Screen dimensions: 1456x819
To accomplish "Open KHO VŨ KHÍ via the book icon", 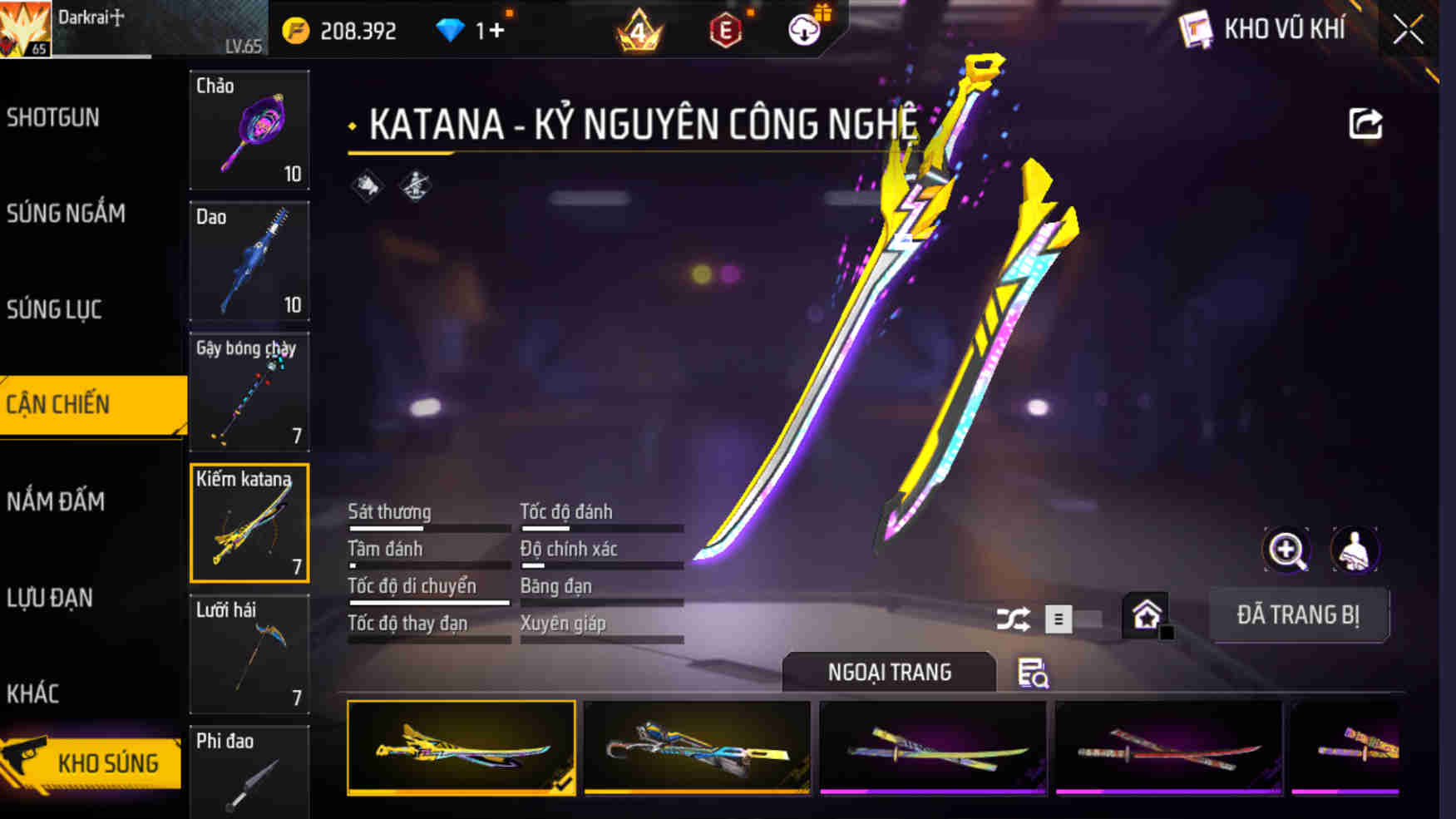I will point(1200,27).
